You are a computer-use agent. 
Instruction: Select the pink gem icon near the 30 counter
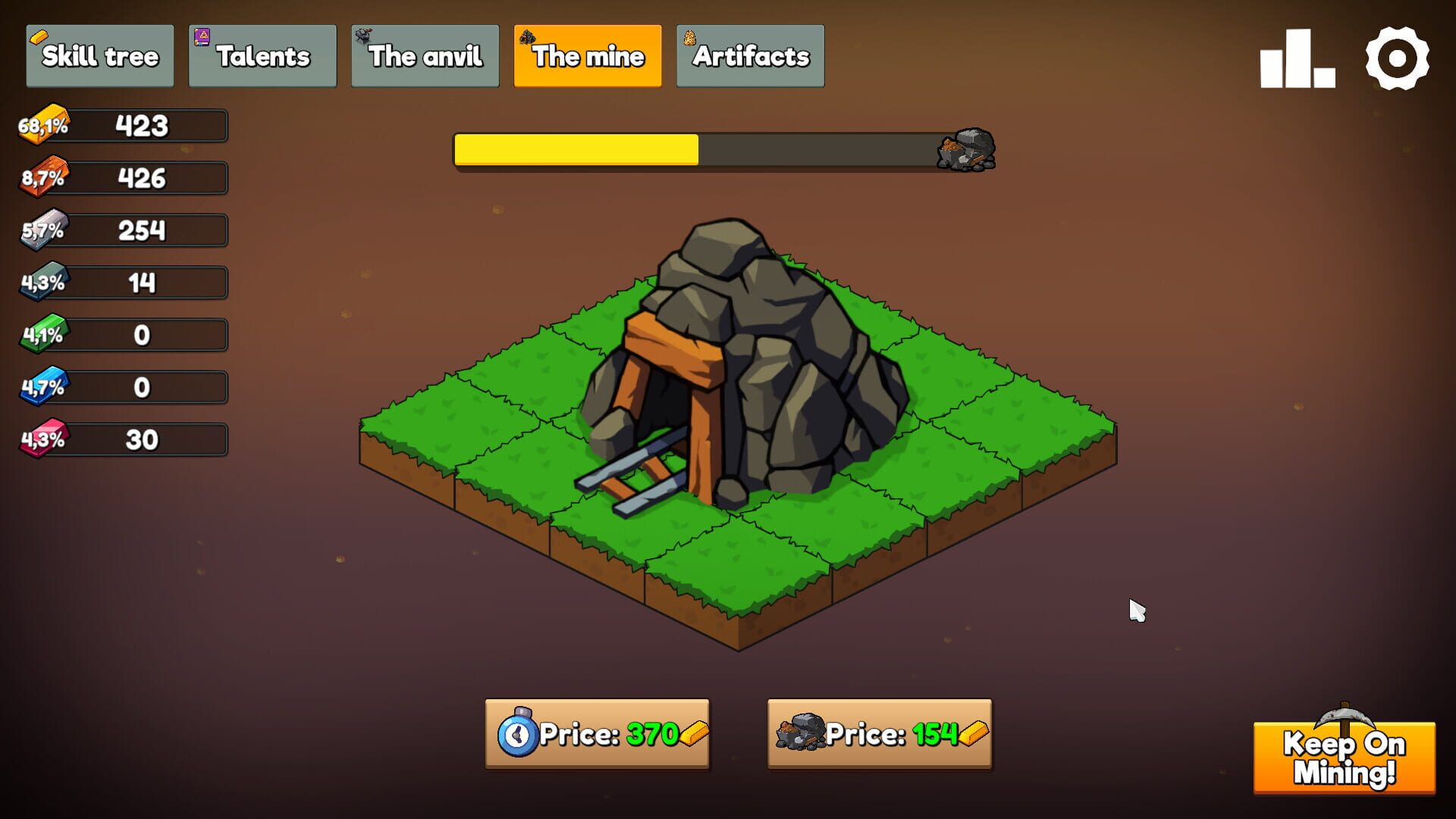(x=42, y=438)
